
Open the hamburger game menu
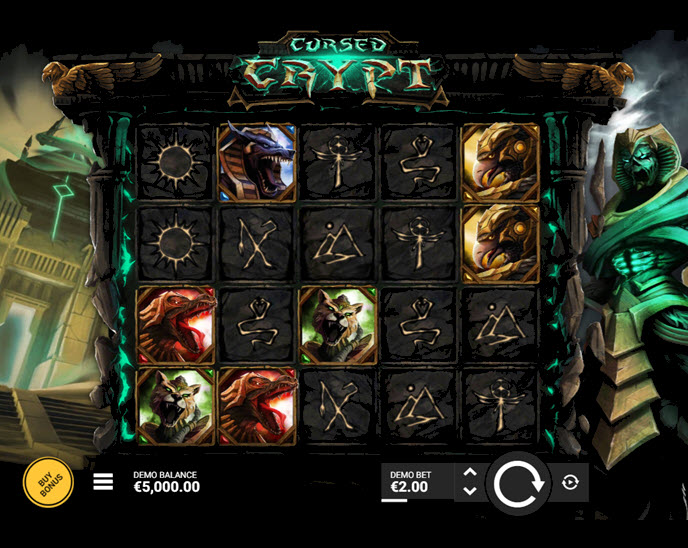pos(103,482)
